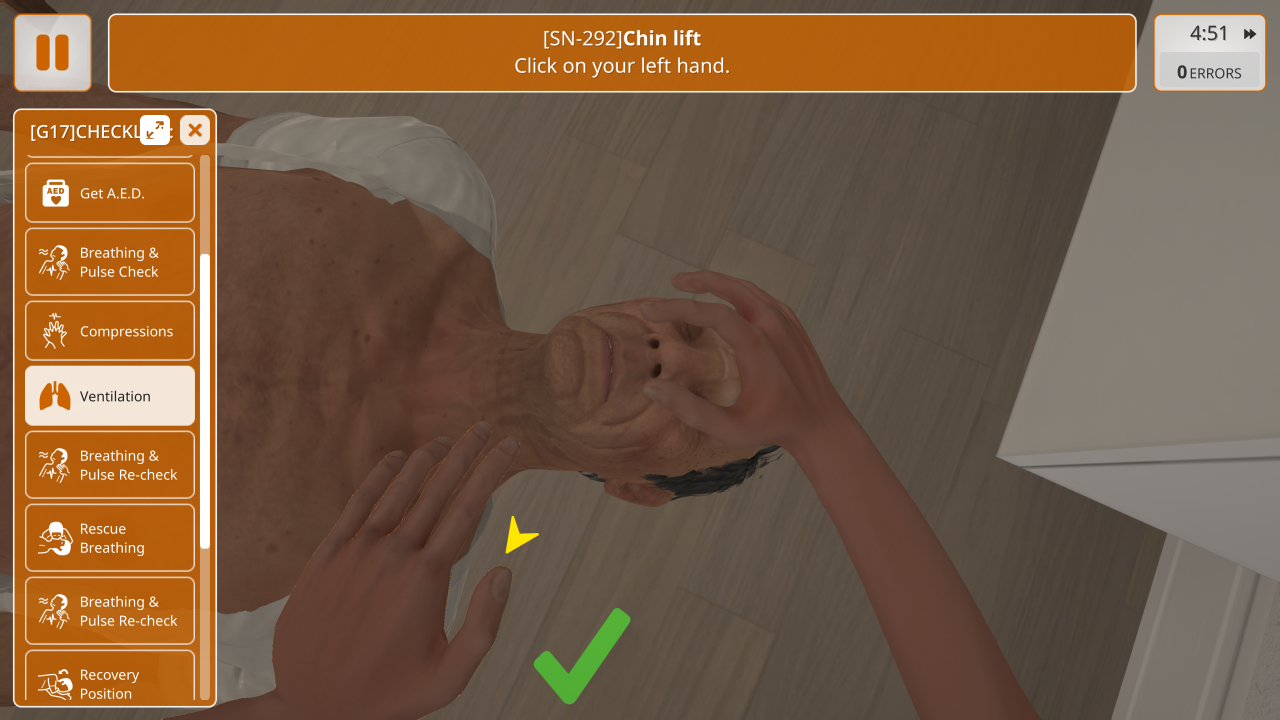
Task: Pause the simulation with the pause button
Action: 52,52
